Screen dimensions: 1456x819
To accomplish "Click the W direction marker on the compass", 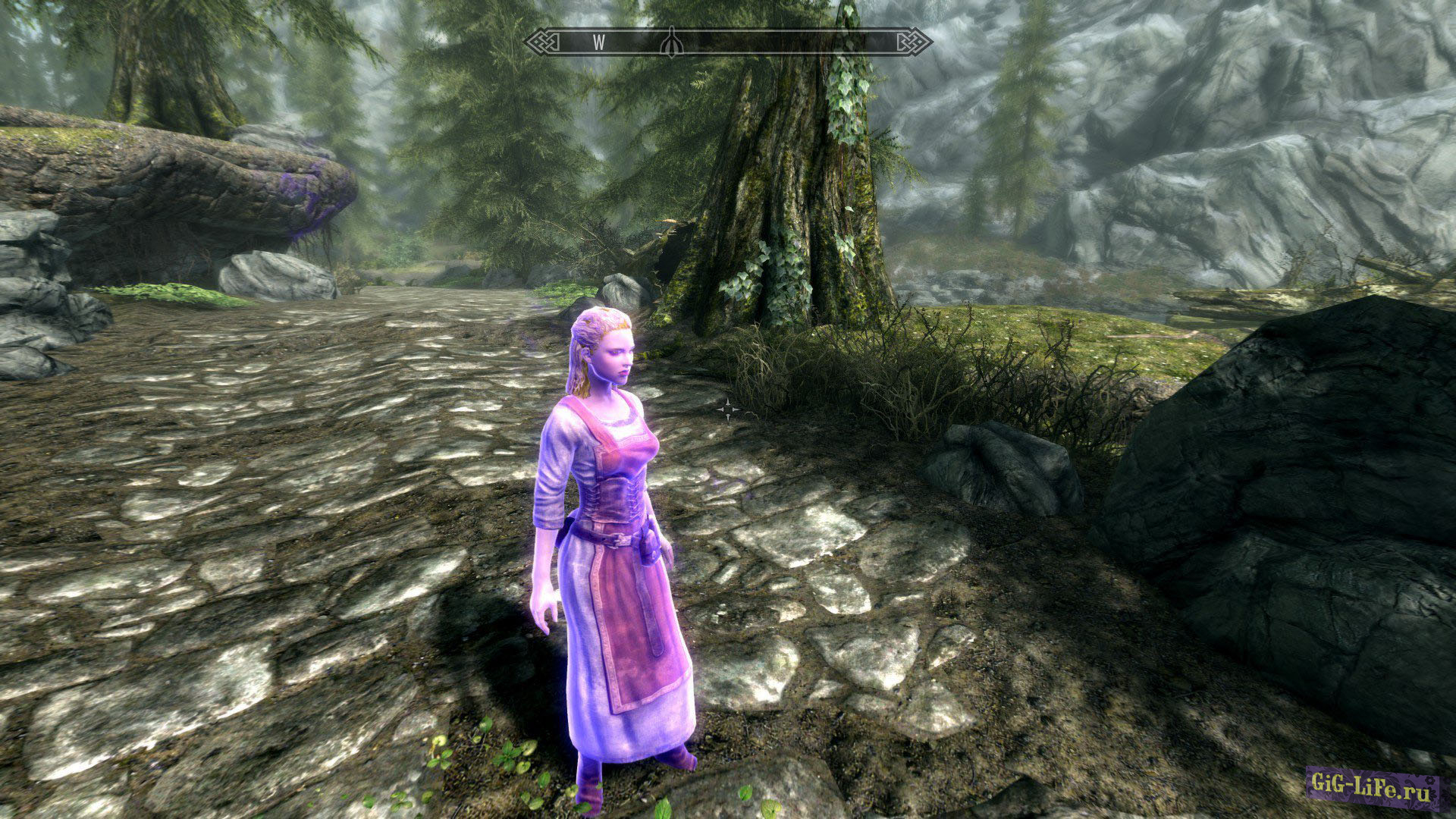I will click(599, 42).
